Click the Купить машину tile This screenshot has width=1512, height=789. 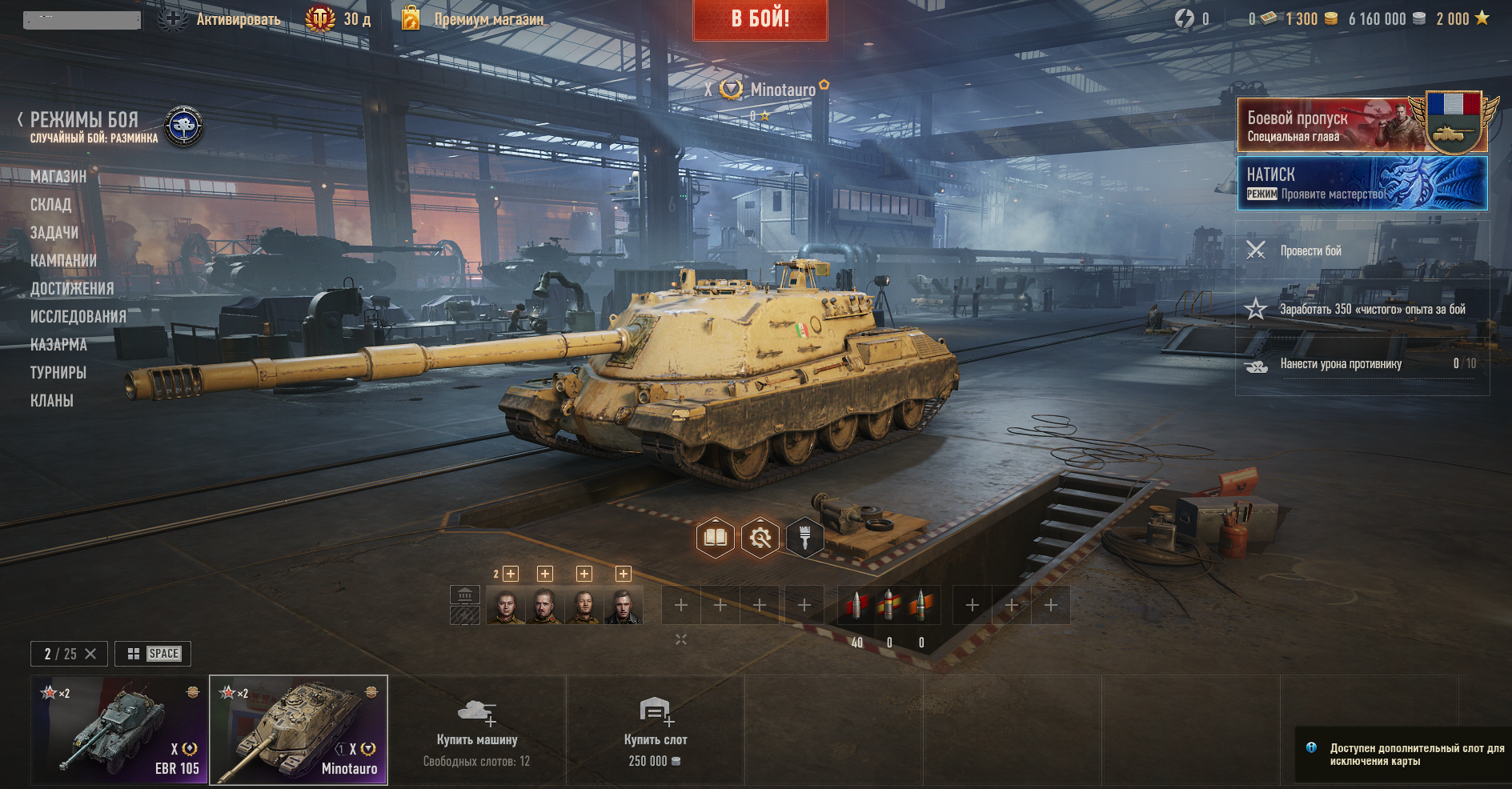[x=477, y=730]
